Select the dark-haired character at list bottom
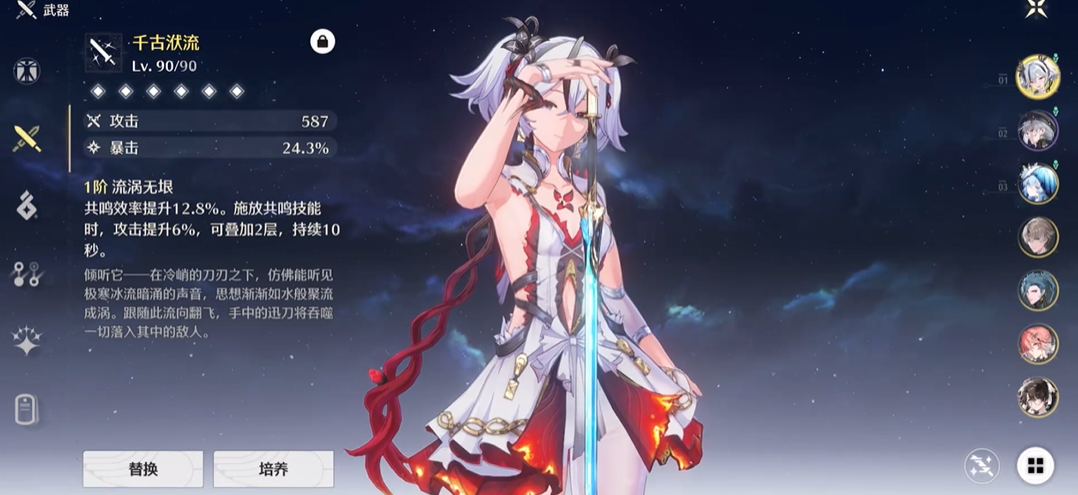 click(1037, 396)
